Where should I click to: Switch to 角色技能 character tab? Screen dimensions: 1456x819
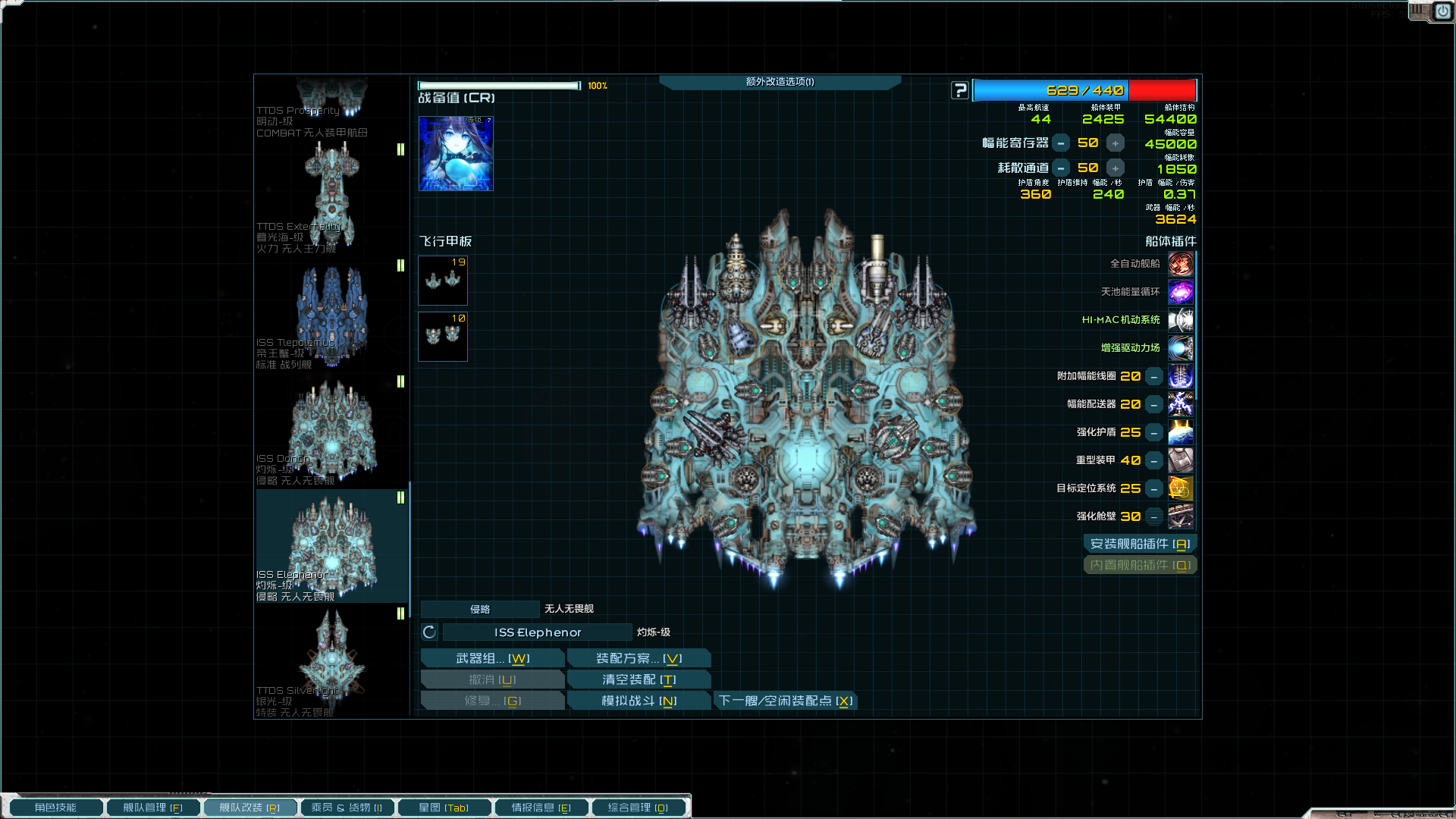coord(55,808)
